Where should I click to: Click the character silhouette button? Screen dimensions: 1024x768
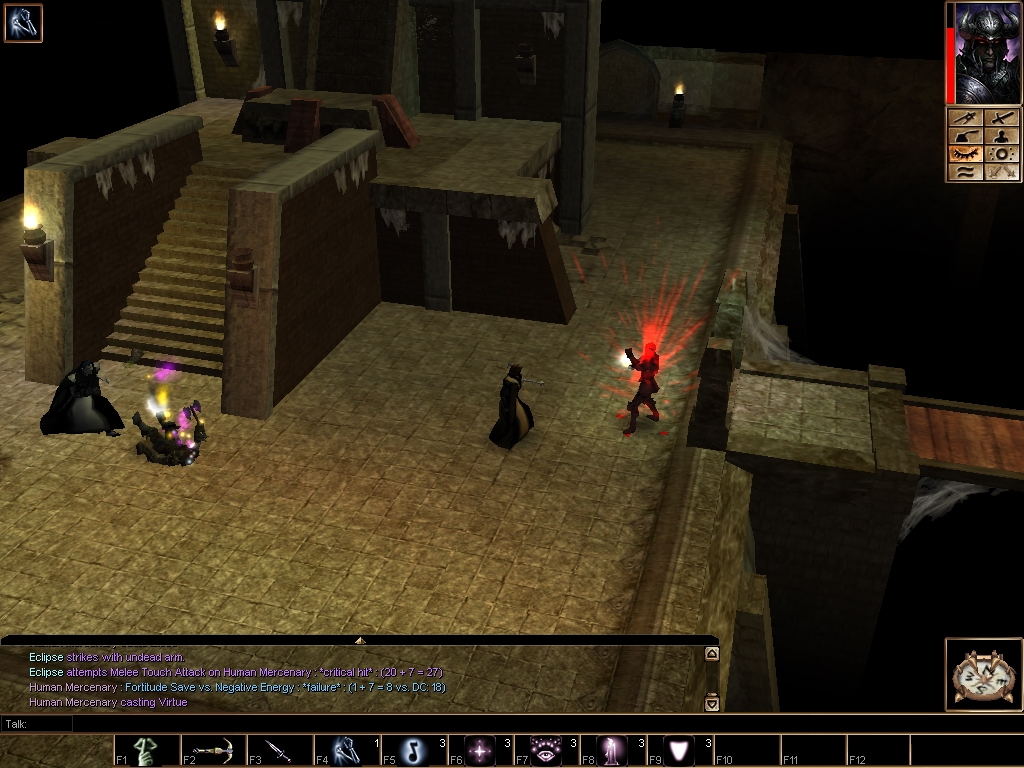point(1003,136)
